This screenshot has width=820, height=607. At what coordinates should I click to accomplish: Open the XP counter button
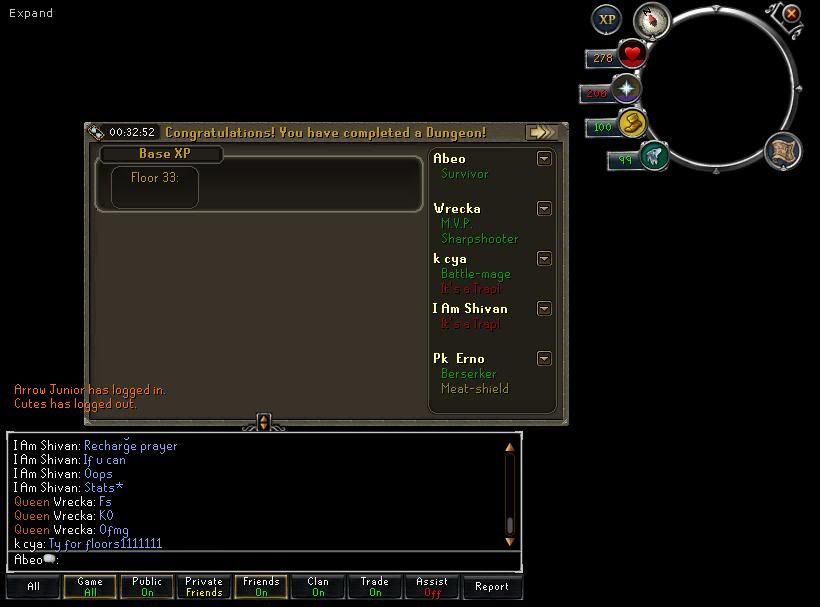pyautogui.click(x=606, y=19)
